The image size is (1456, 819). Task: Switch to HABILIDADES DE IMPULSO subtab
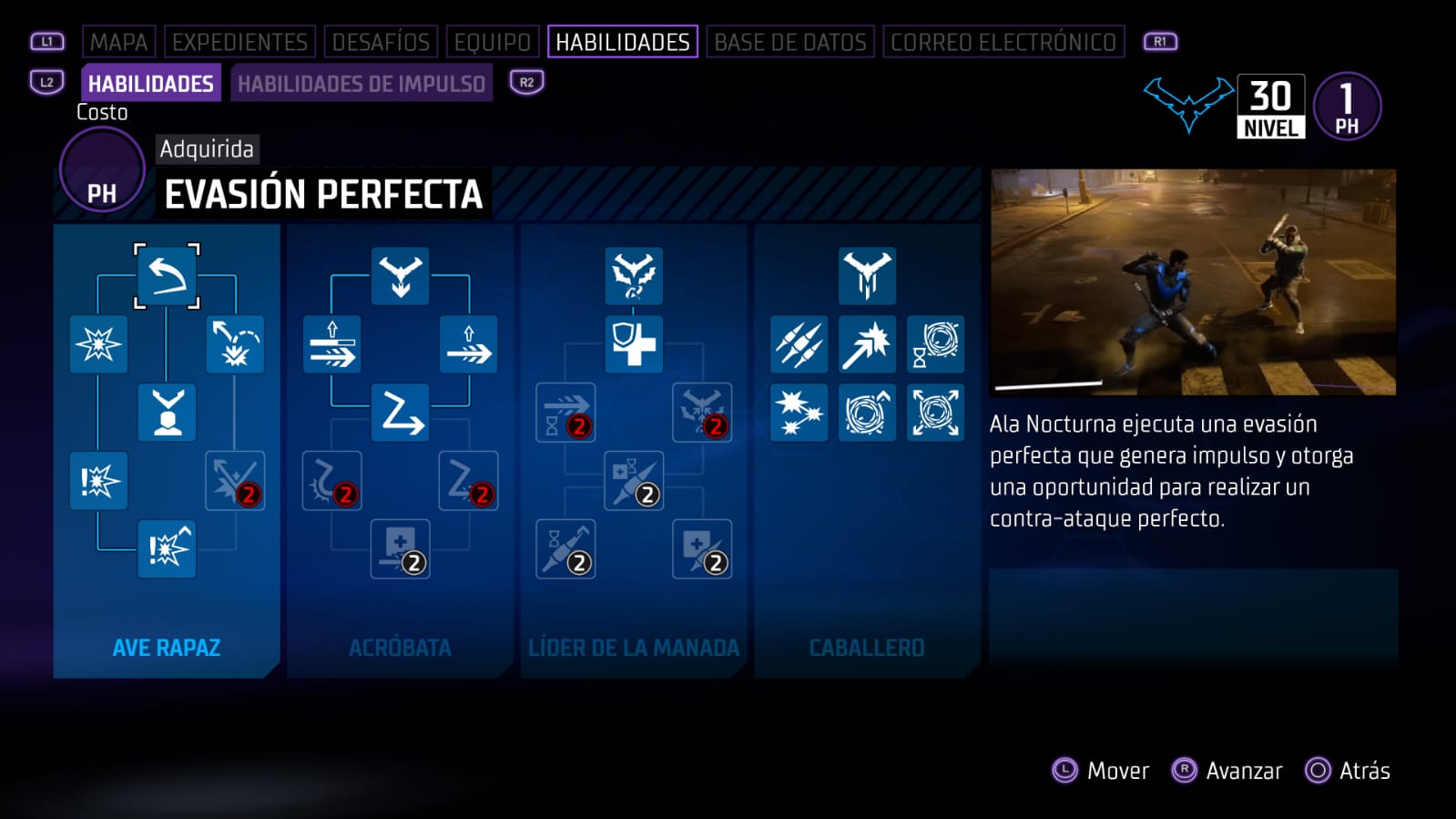[361, 84]
